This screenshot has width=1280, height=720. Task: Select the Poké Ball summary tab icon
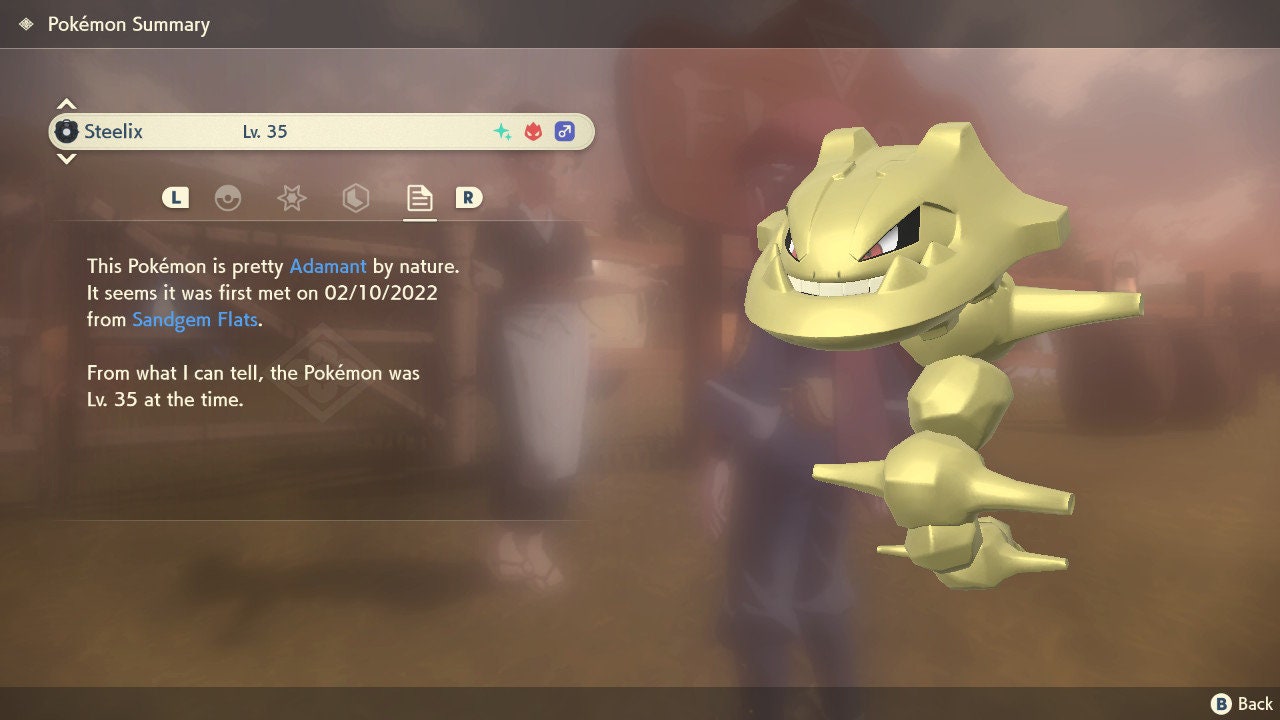230,198
